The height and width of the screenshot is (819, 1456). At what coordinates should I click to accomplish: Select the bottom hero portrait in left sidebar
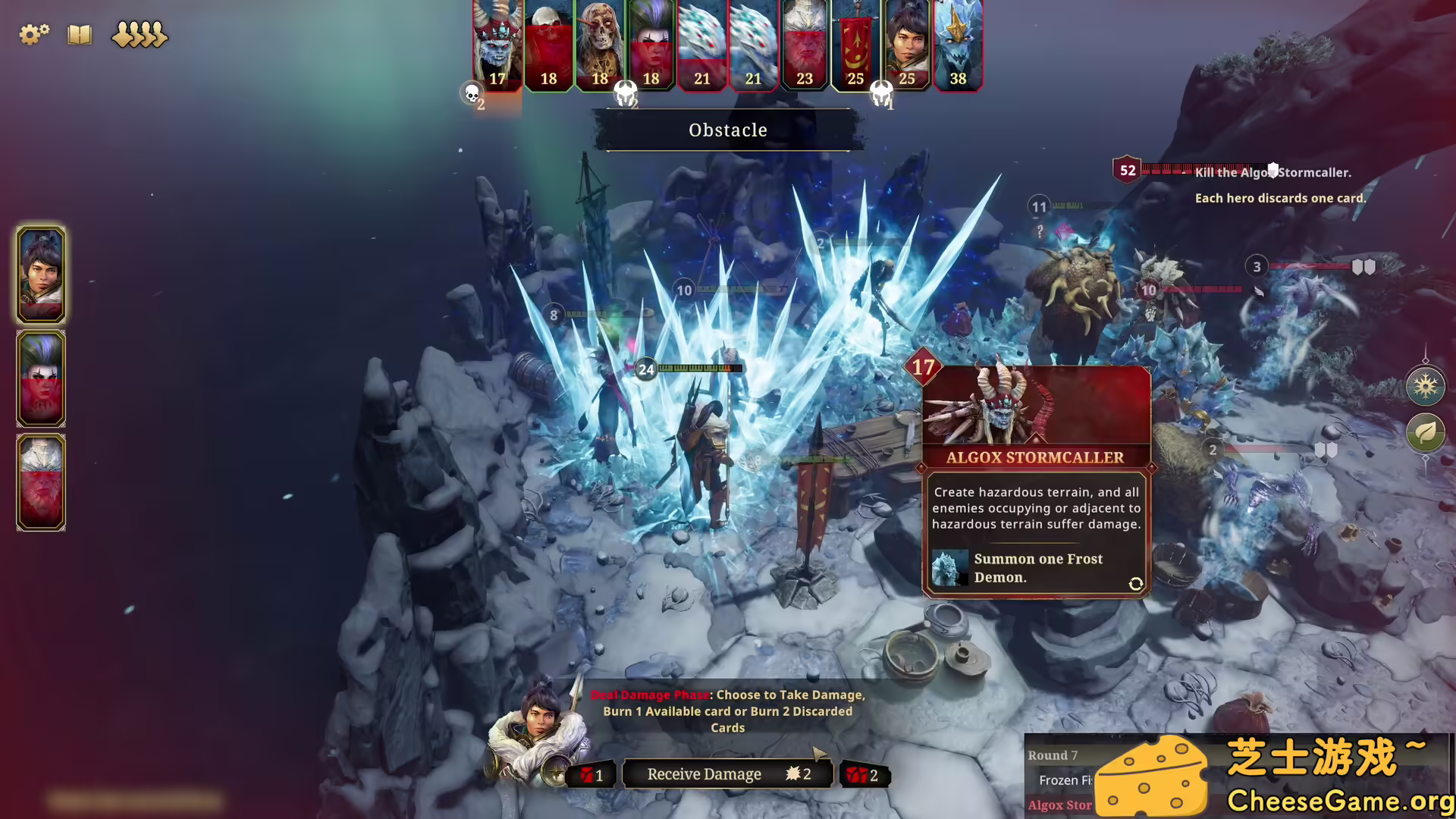tap(40, 482)
